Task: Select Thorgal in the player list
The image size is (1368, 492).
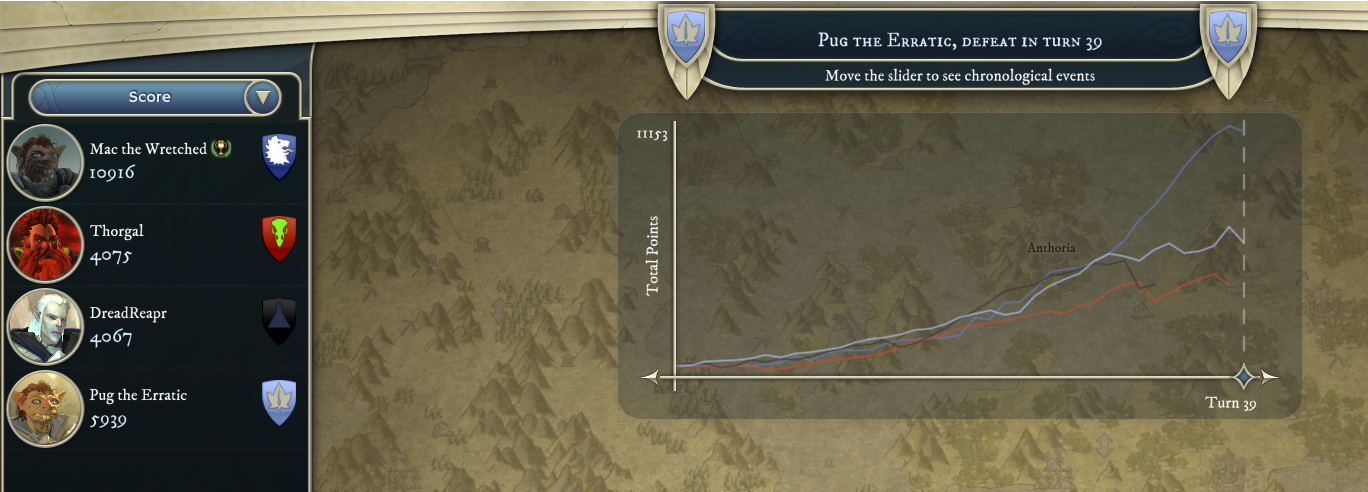Action: pos(150,243)
